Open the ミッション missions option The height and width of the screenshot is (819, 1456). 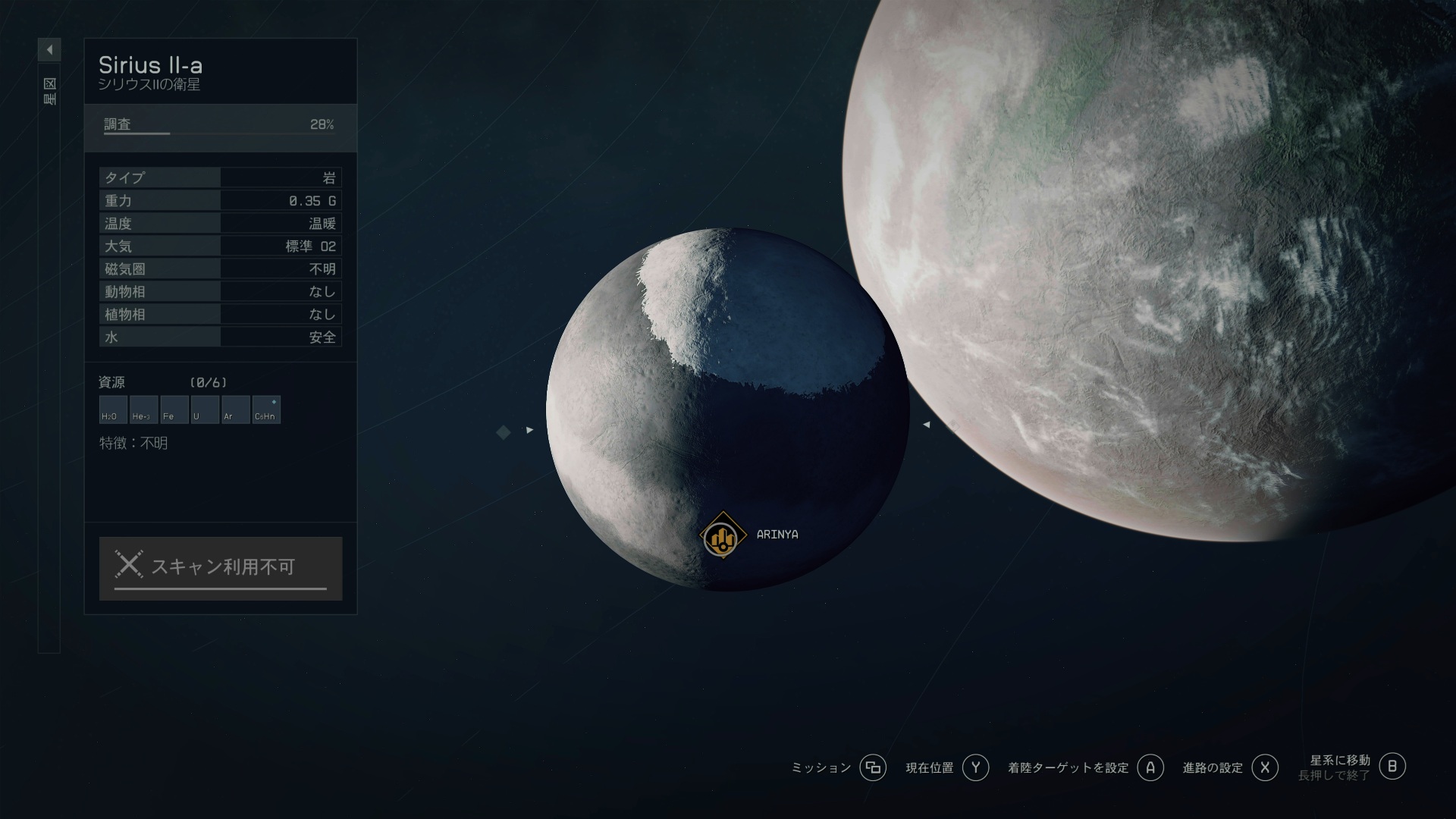click(x=873, y=767)
